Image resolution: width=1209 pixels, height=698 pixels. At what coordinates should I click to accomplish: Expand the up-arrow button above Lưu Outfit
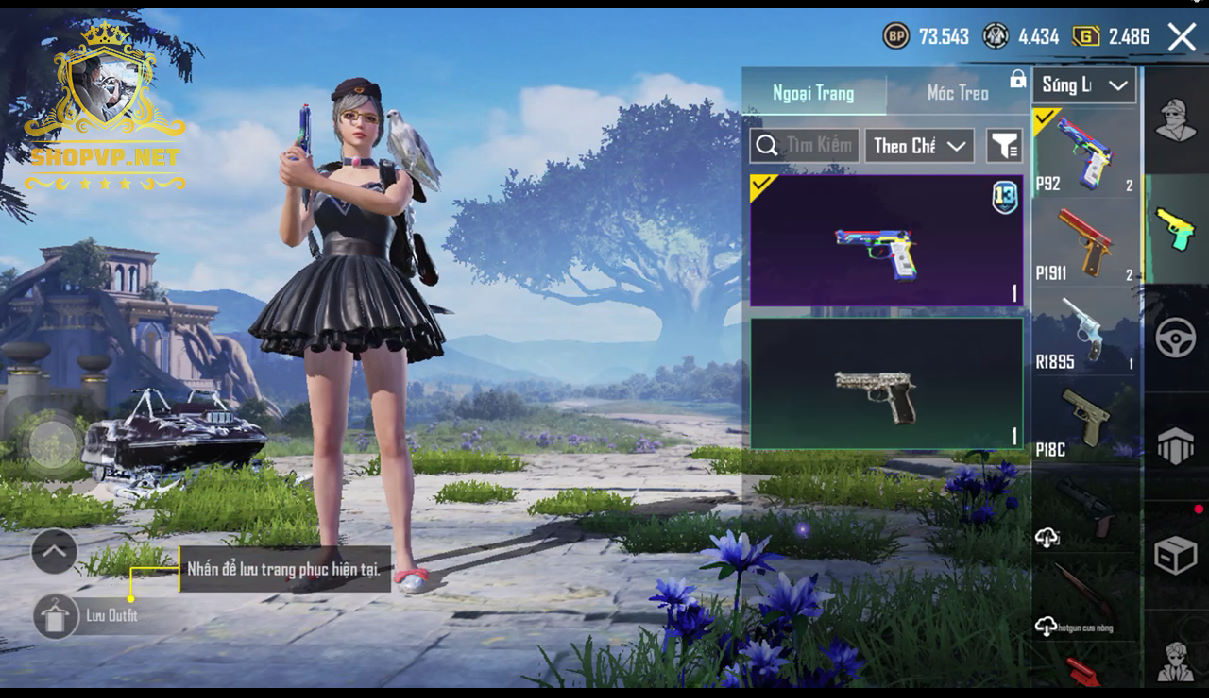[x=54, y=551]
